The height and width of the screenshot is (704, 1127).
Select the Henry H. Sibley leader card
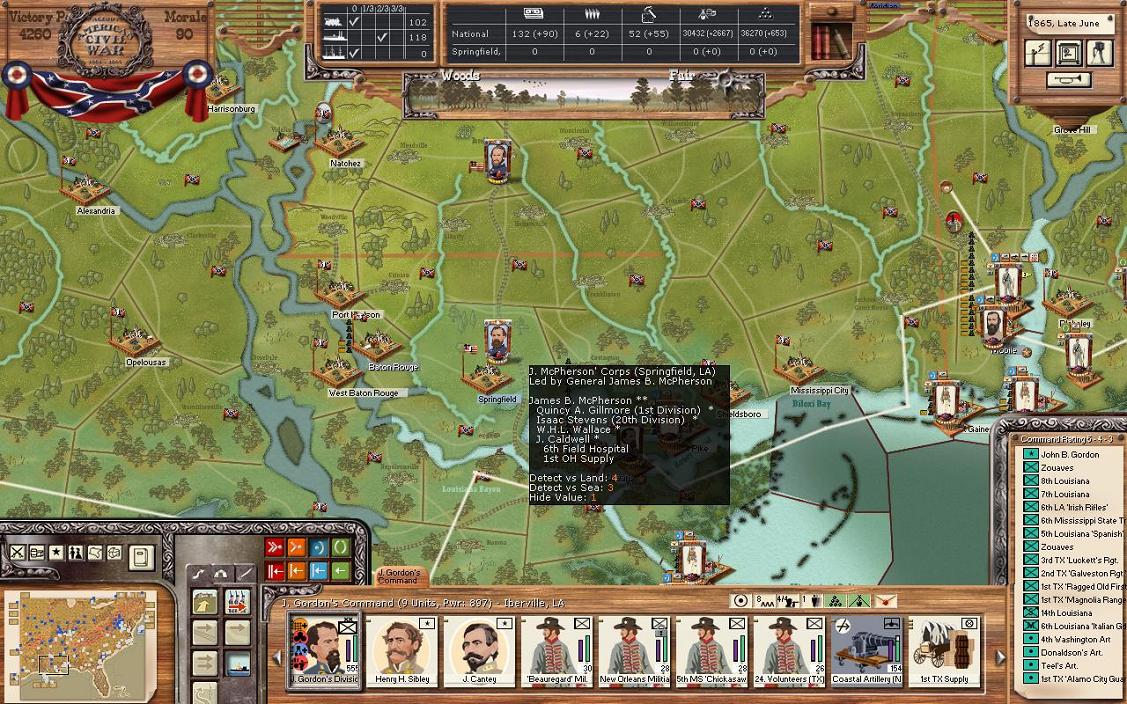402,649
